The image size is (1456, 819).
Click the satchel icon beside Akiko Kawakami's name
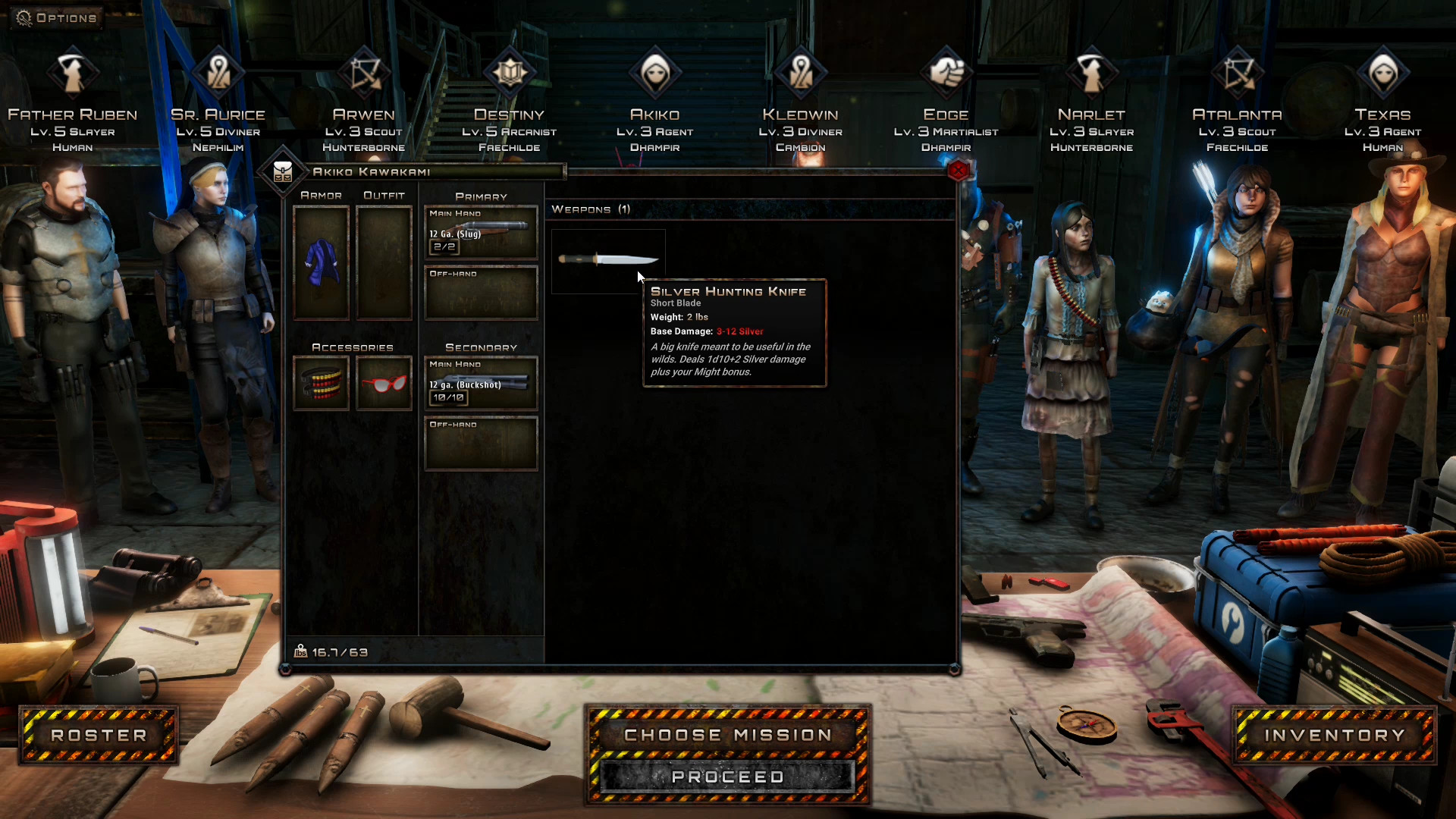click(x=284, y=171)
